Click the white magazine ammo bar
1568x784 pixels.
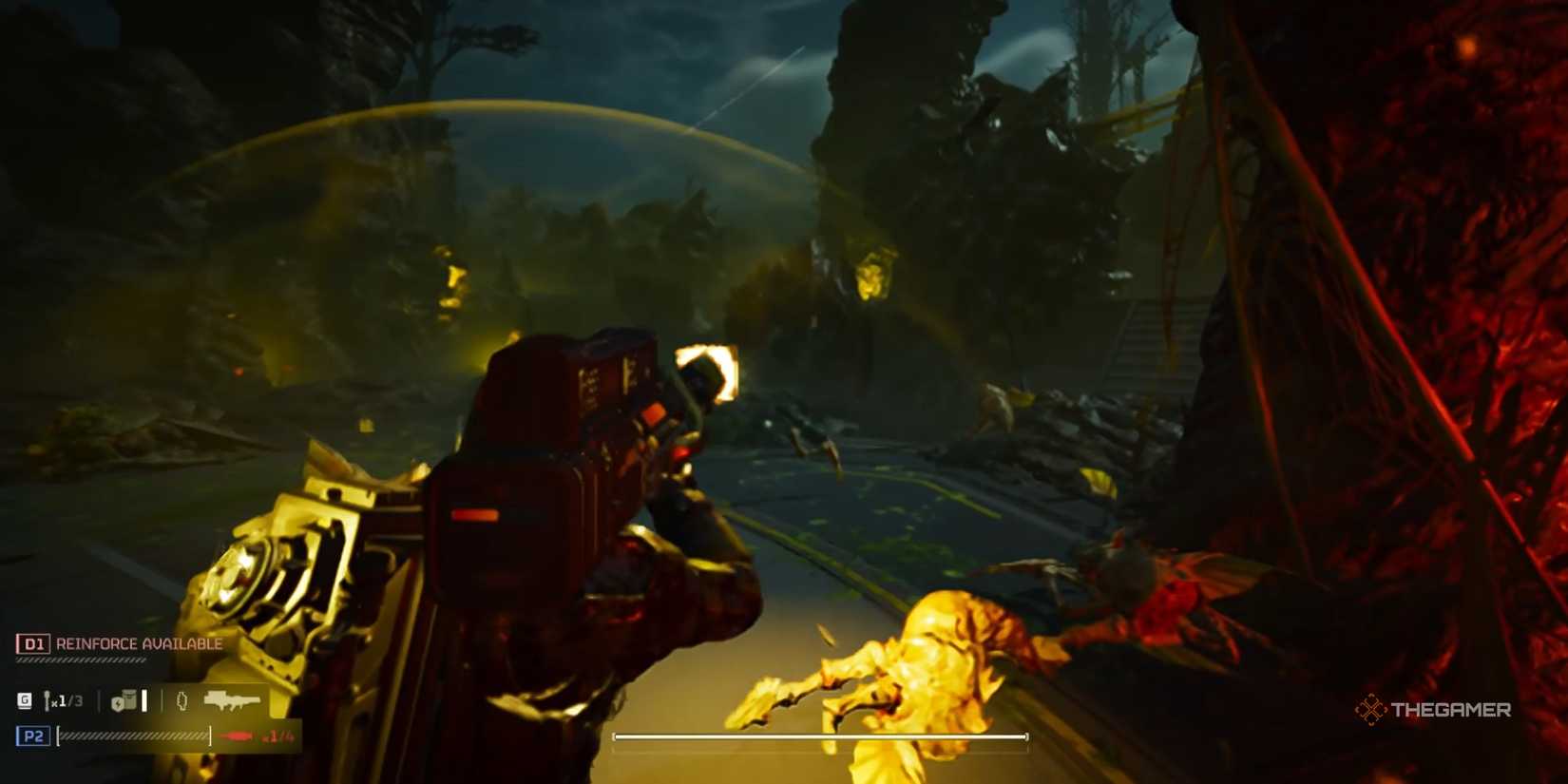click(x=143, y=701)
